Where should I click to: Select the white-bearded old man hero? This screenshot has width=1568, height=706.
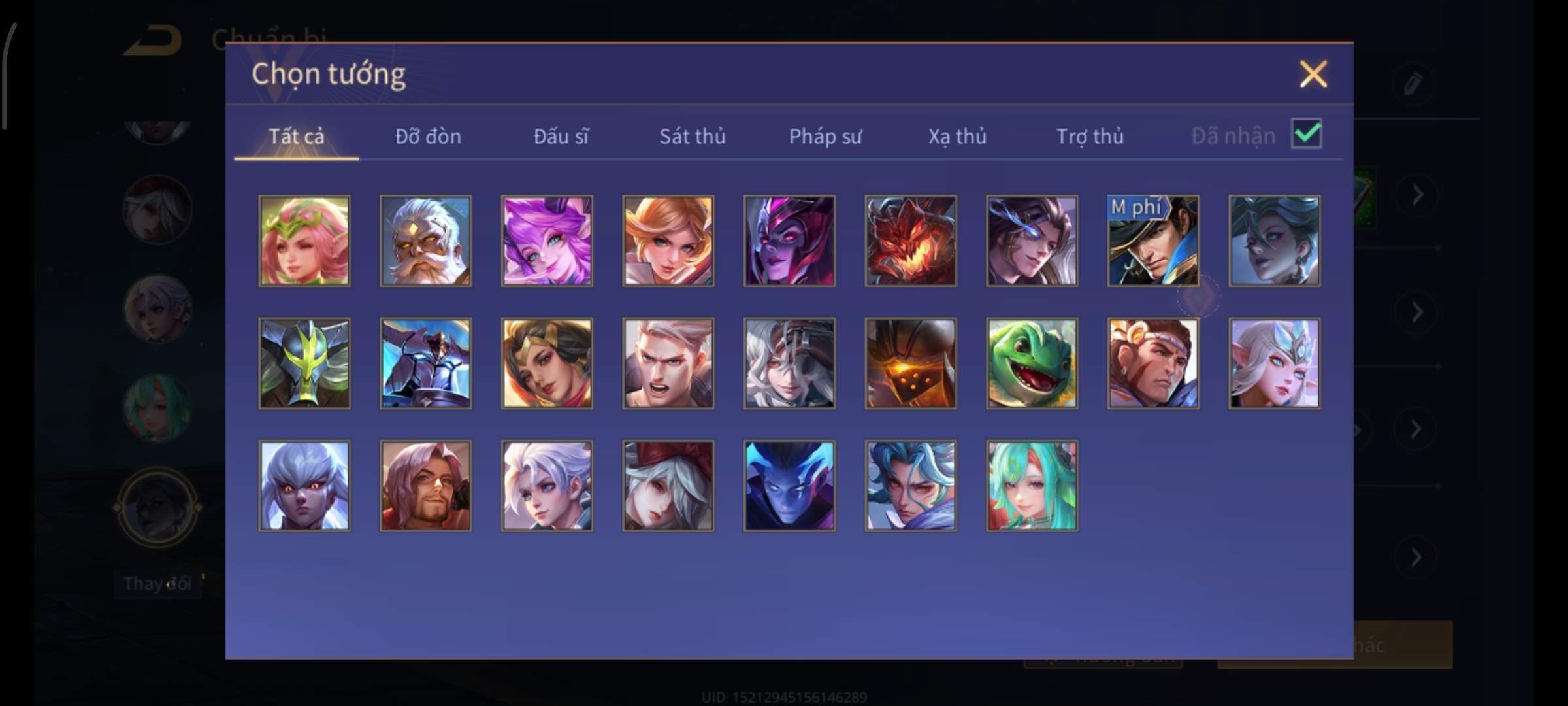[x=425, y=241]
